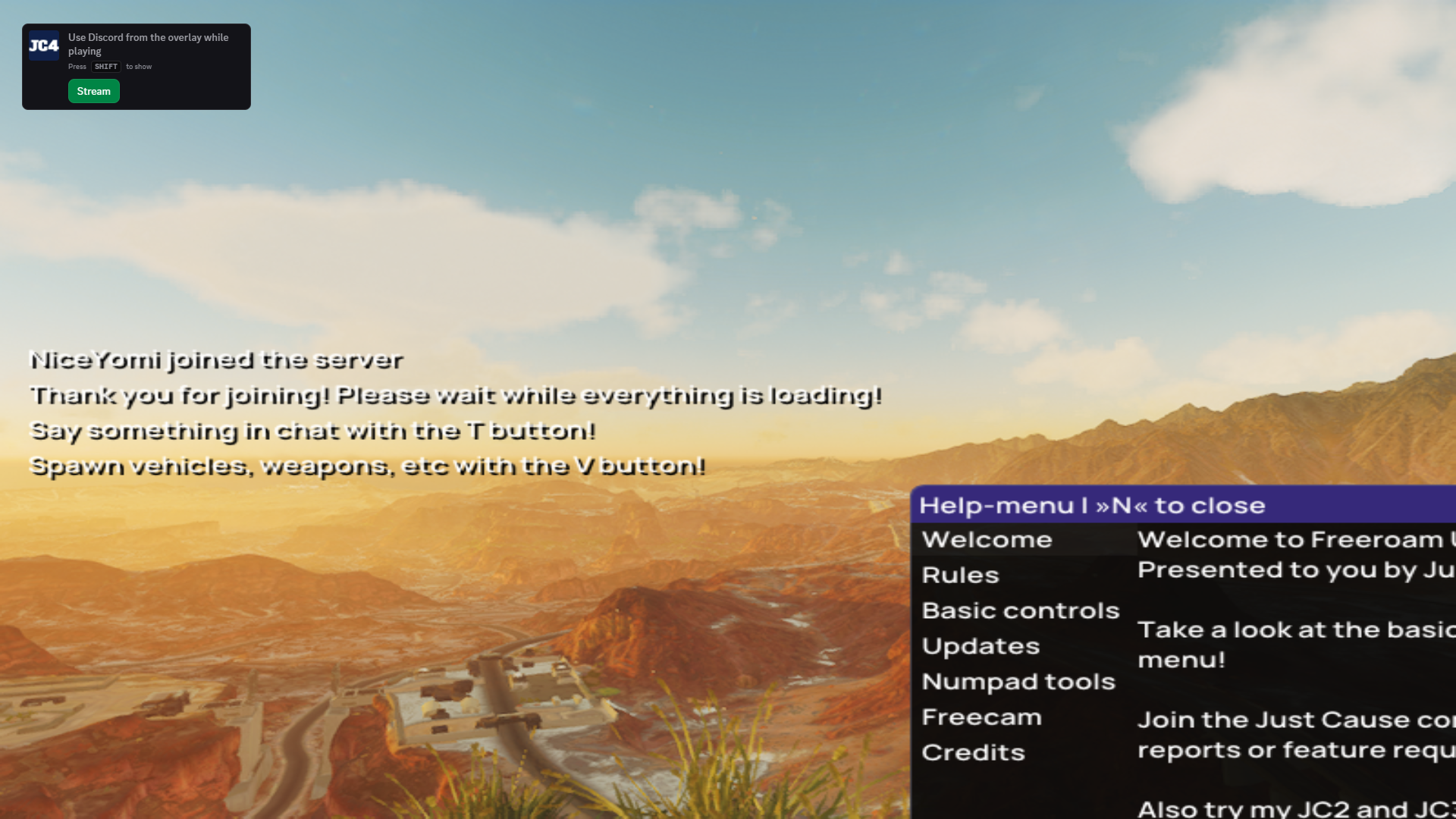View the Freecam help entry
This screenshot has width=1456, height=819.
(981, 717)
